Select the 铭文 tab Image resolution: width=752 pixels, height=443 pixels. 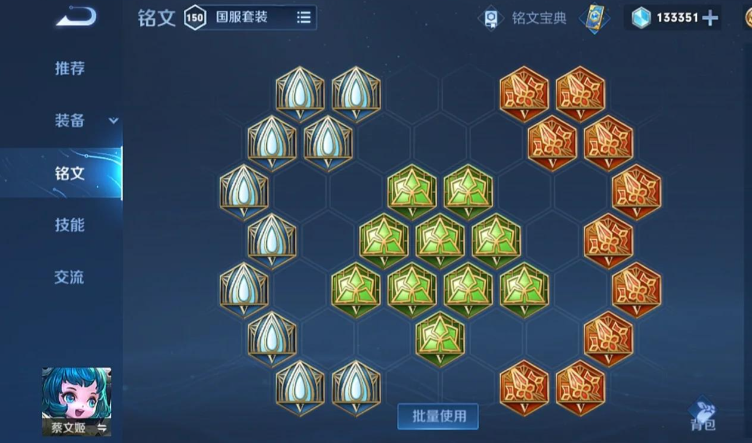tap(69, 173)
